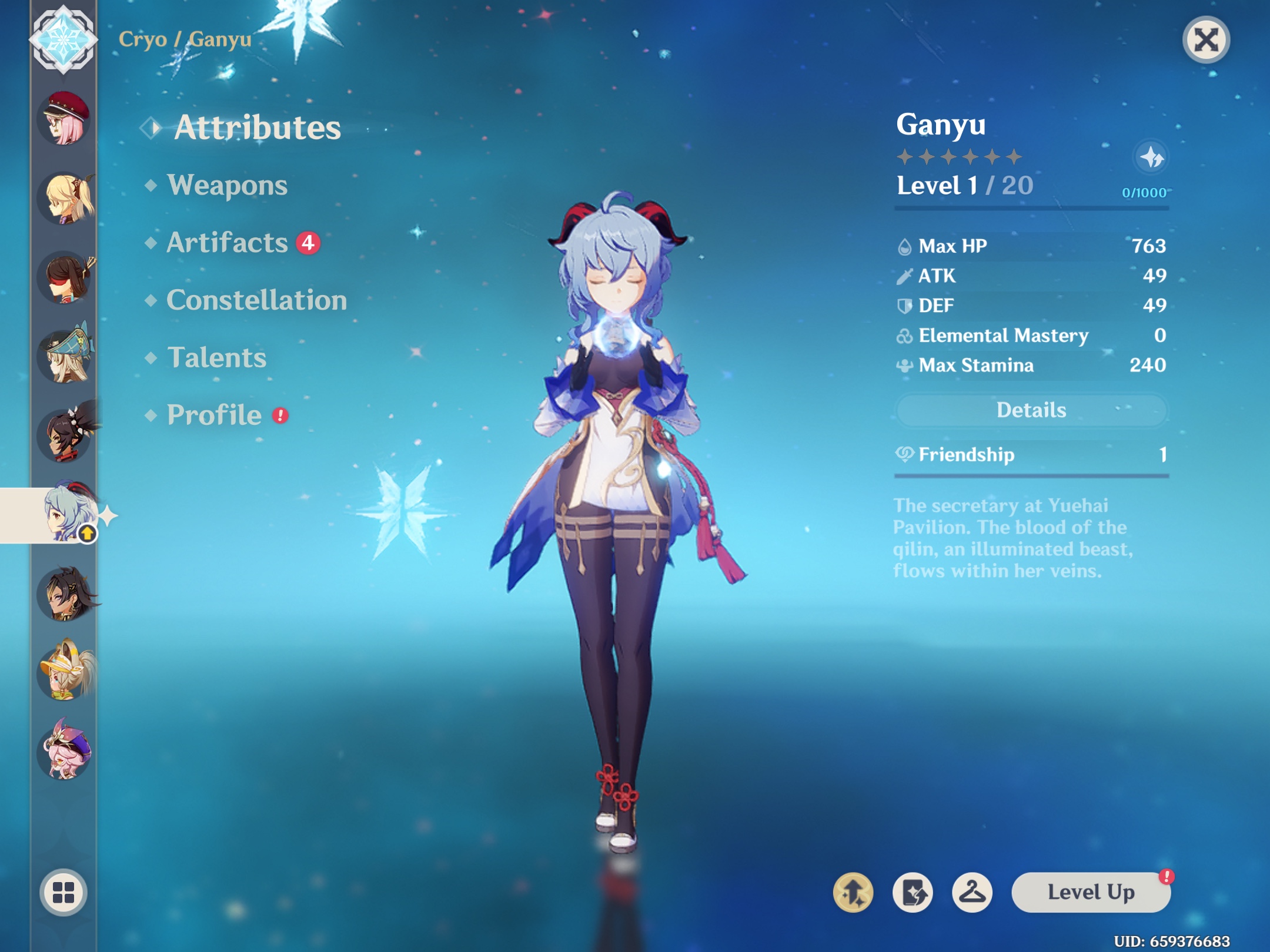View the Talents section
Viewport: 1270px width, 952px height.
217,357
